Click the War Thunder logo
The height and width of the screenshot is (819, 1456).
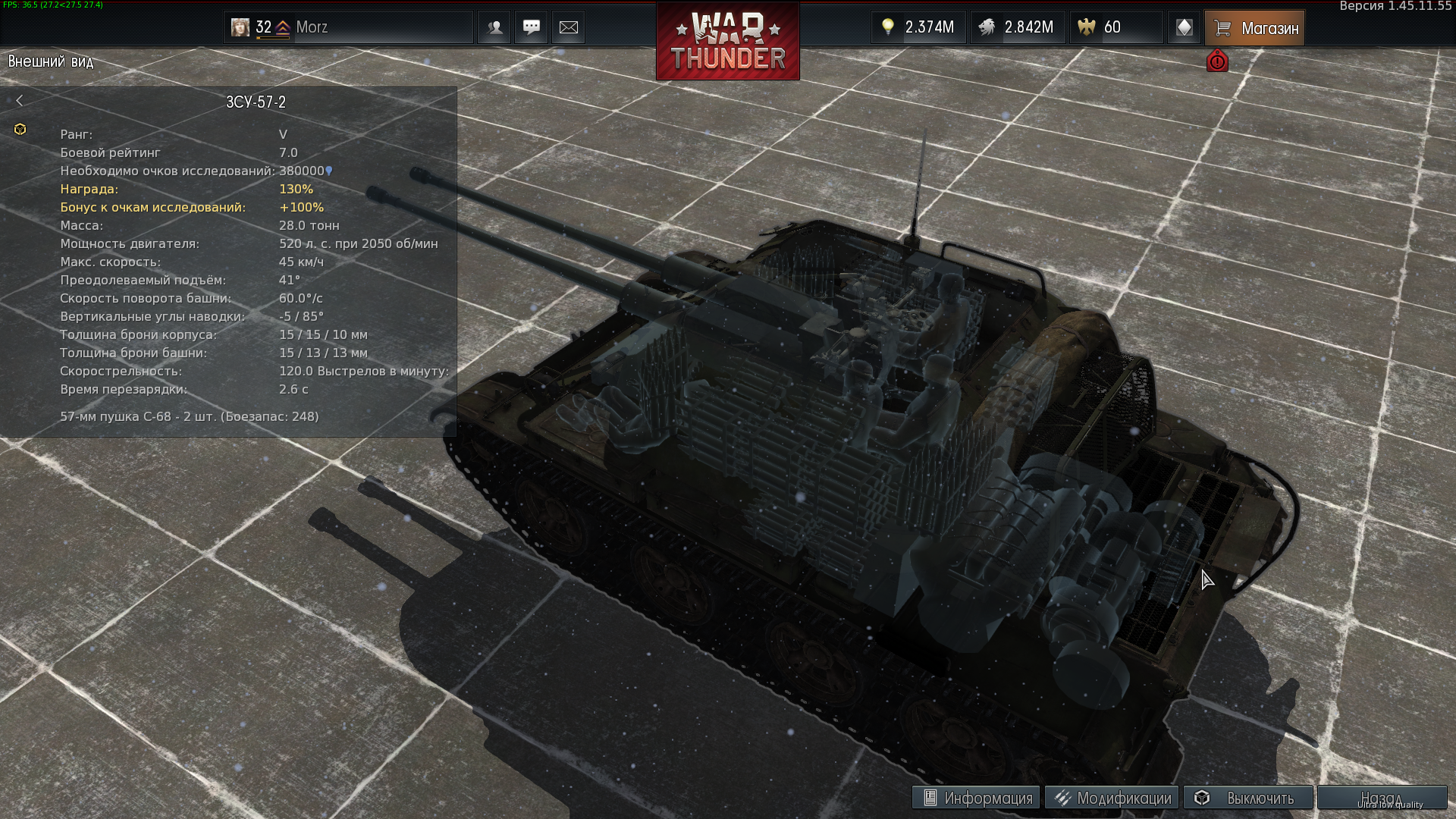(727, 42)
